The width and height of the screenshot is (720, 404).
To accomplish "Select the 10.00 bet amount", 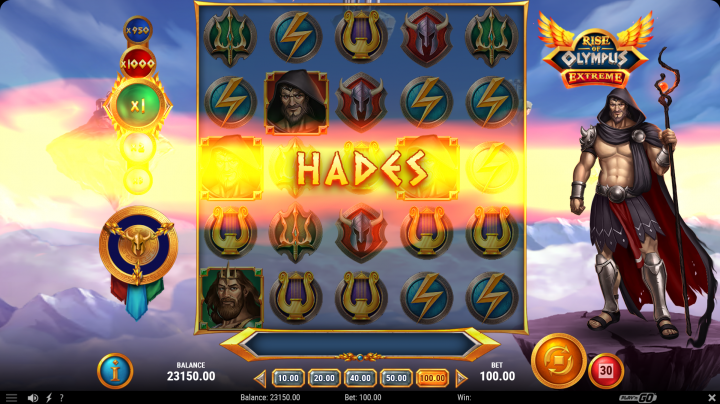I will coord(288,378).
